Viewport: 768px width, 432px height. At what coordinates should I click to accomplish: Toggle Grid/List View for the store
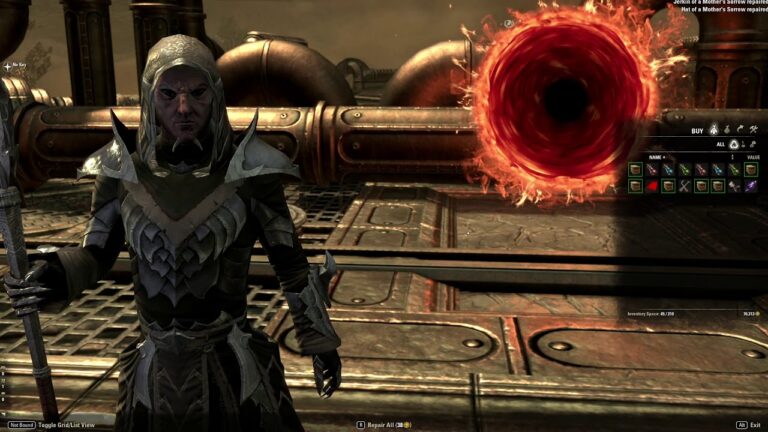coord(67,424)
